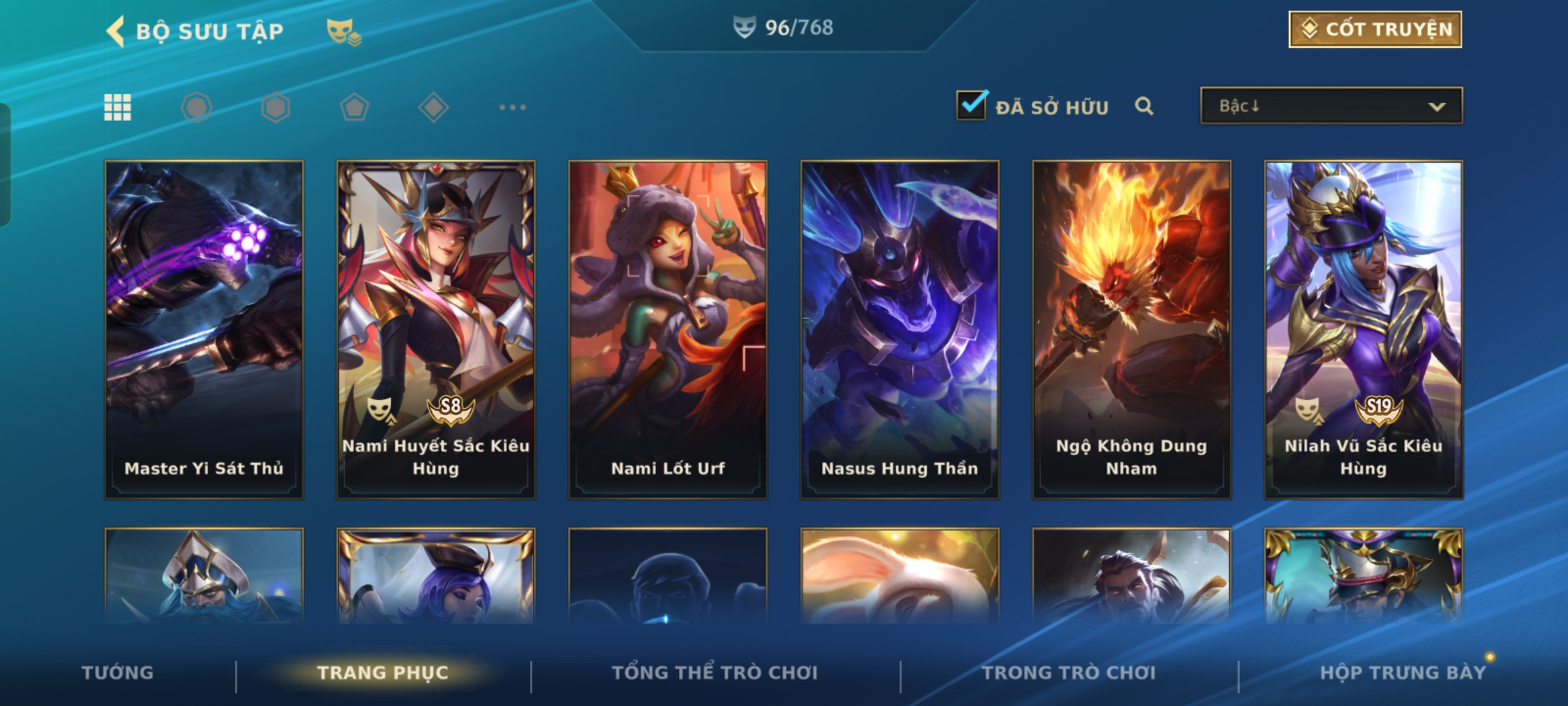The height and width of the screenshot is (706, 1568).
Task: Toggle the Đã Sở Hữu checkbox
Action: point(971,105)
